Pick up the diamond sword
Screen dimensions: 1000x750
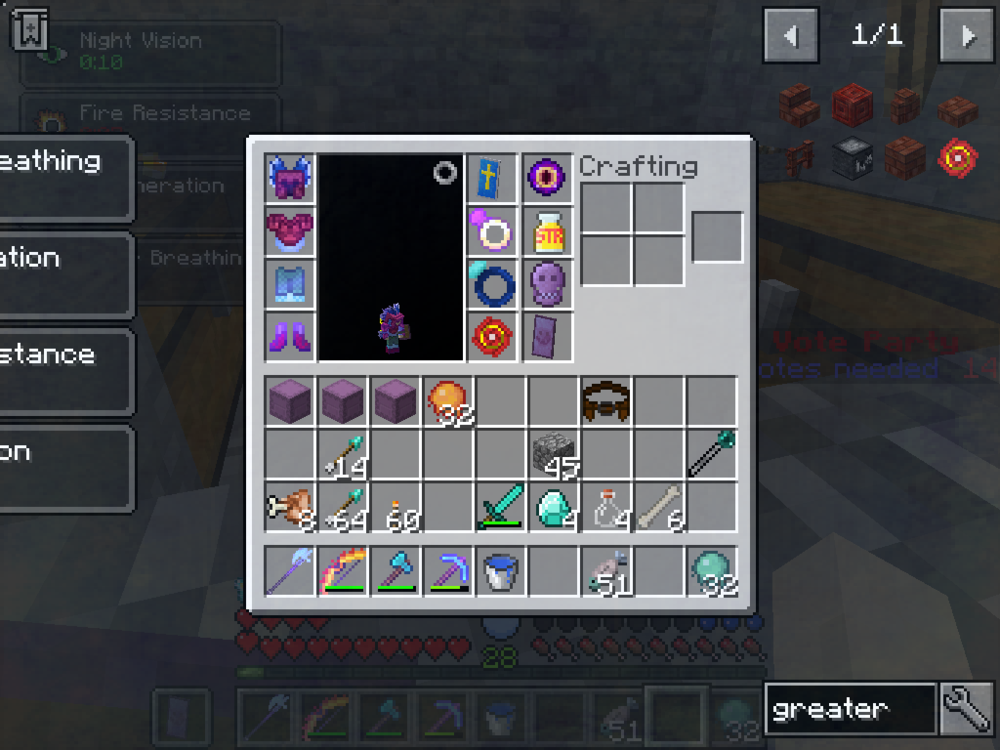coord(500,508)
